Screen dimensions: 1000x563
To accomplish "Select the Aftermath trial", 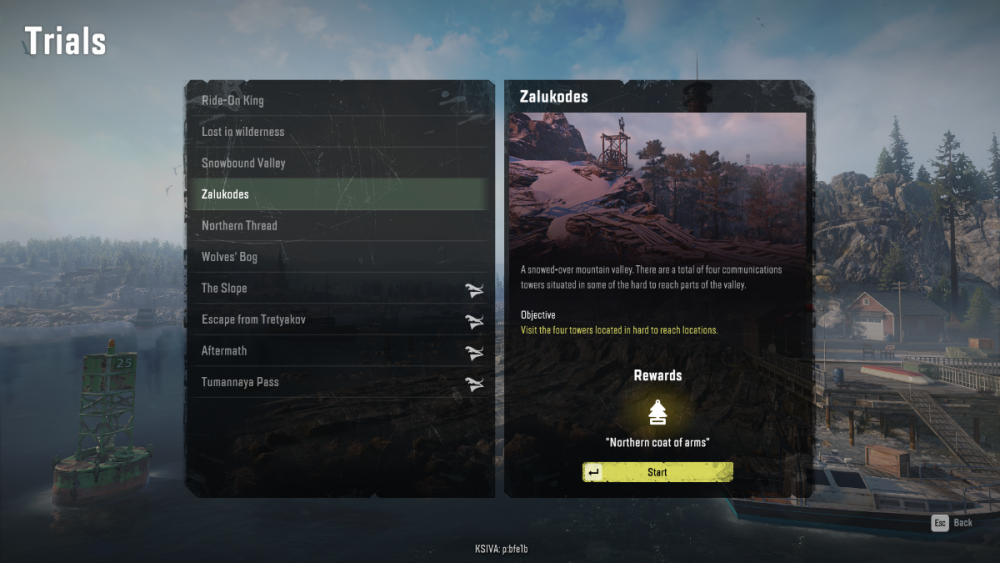I will coord(340,351).
